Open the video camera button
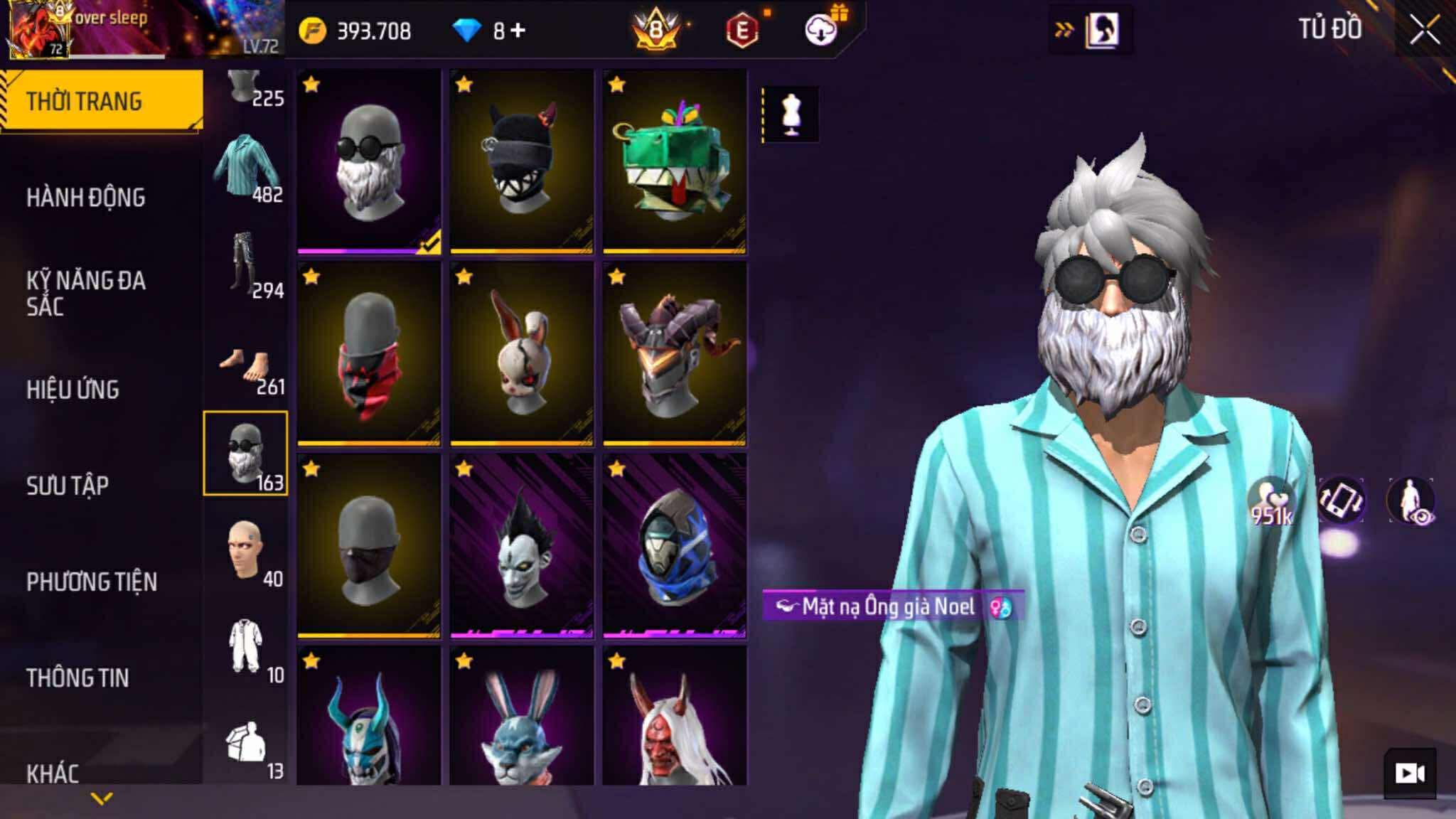This screenshot has height=819, width=1456. 1409,773
